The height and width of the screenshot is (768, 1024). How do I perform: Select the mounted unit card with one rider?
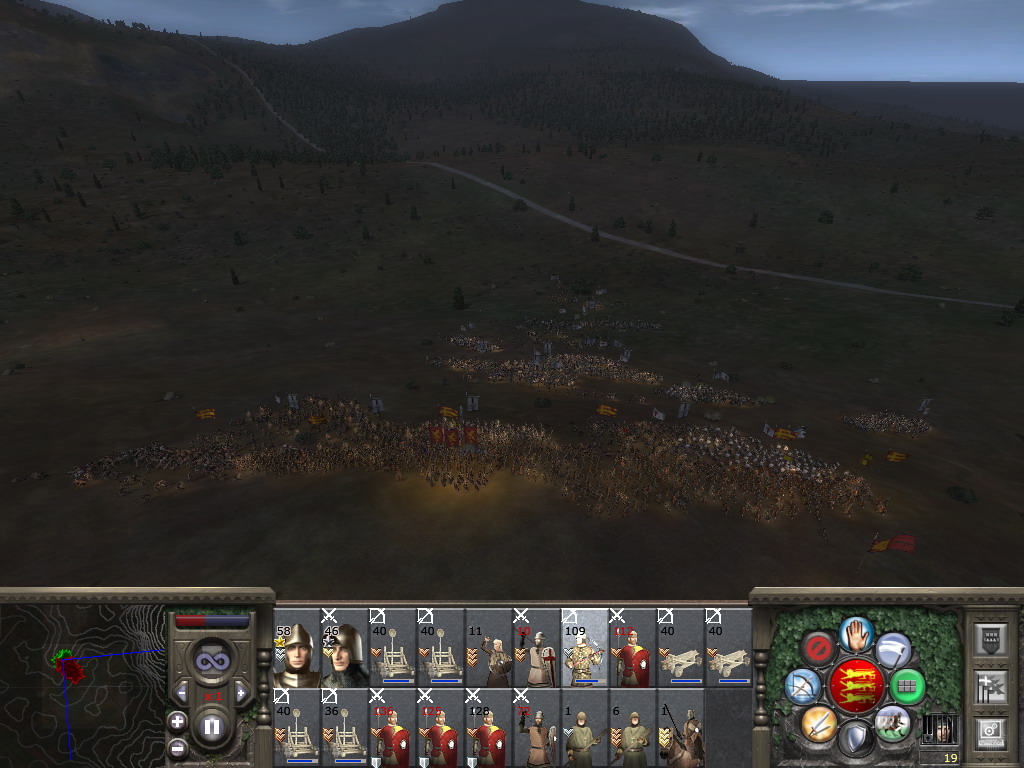point(680,728)
